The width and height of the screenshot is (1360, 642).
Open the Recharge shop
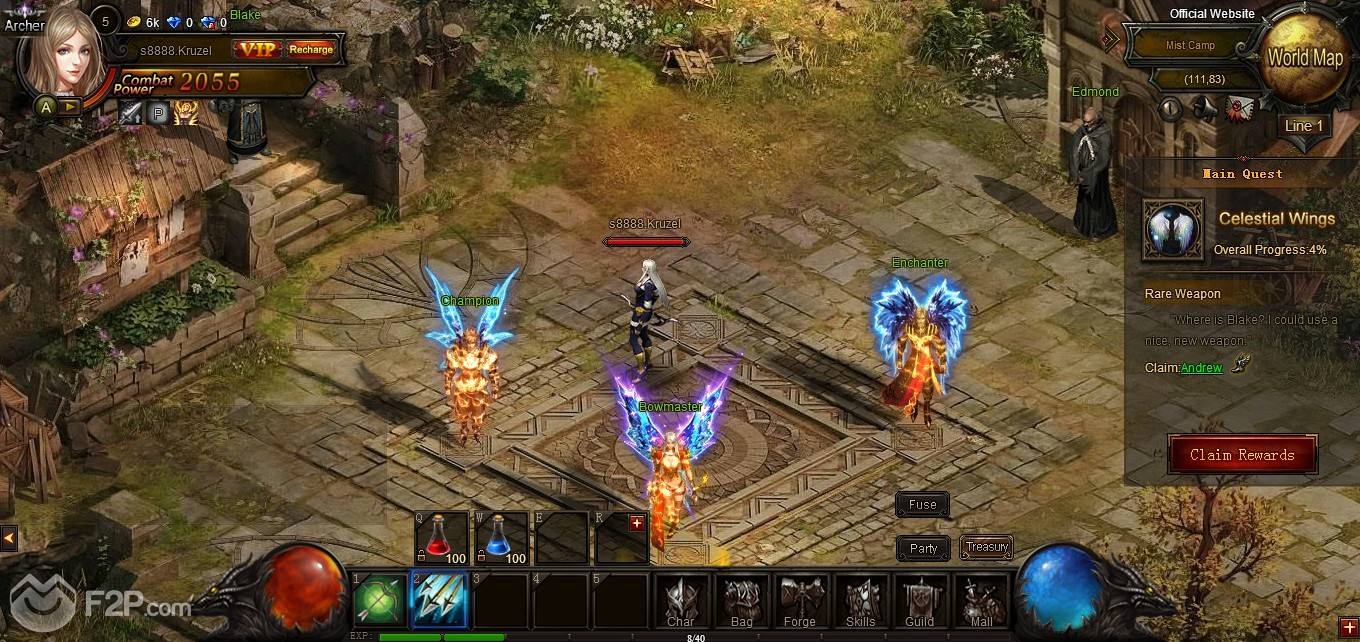[x=311, y=49]
